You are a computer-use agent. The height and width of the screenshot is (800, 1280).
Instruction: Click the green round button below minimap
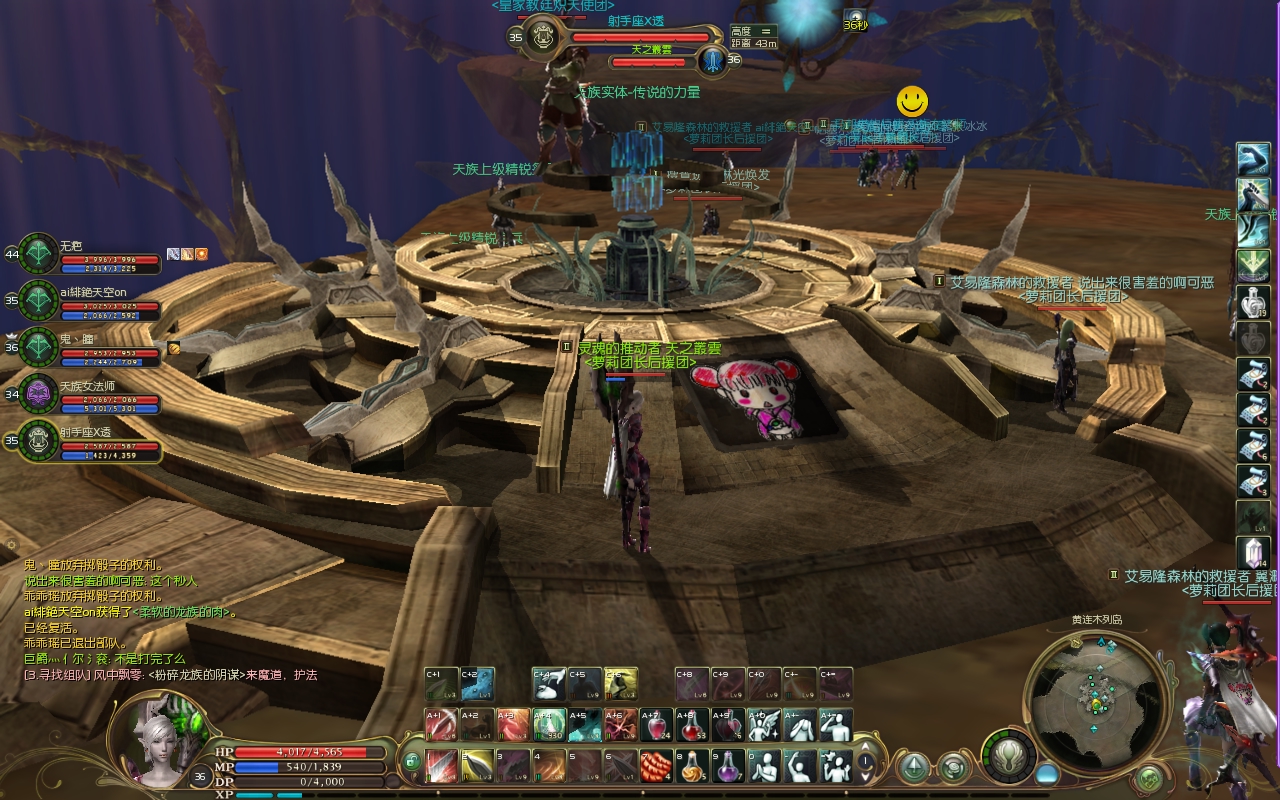pyautogui.click(x=1150, y=777)
